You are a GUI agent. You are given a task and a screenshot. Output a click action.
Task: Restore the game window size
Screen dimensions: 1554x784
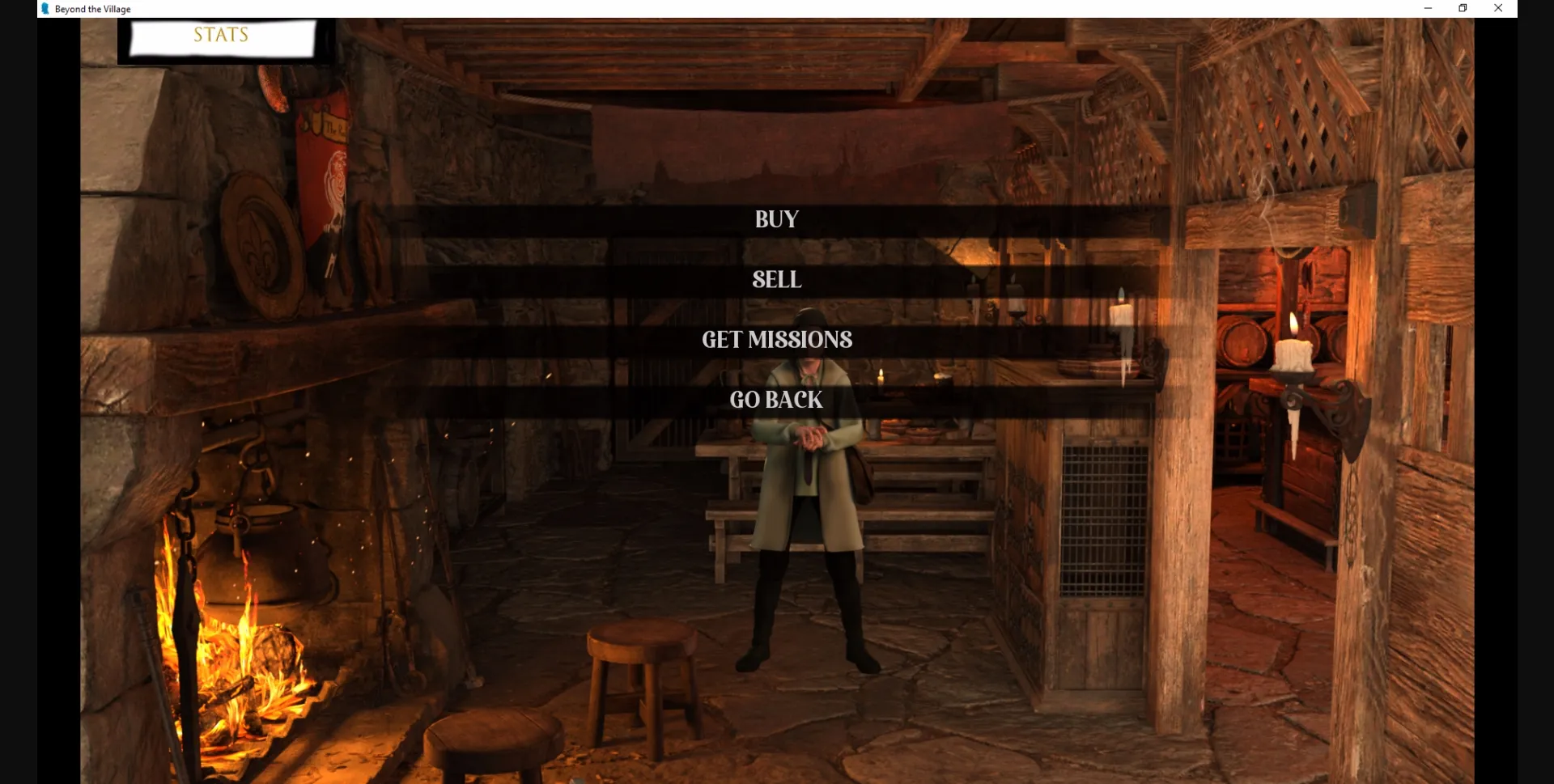pos(1463,8)
